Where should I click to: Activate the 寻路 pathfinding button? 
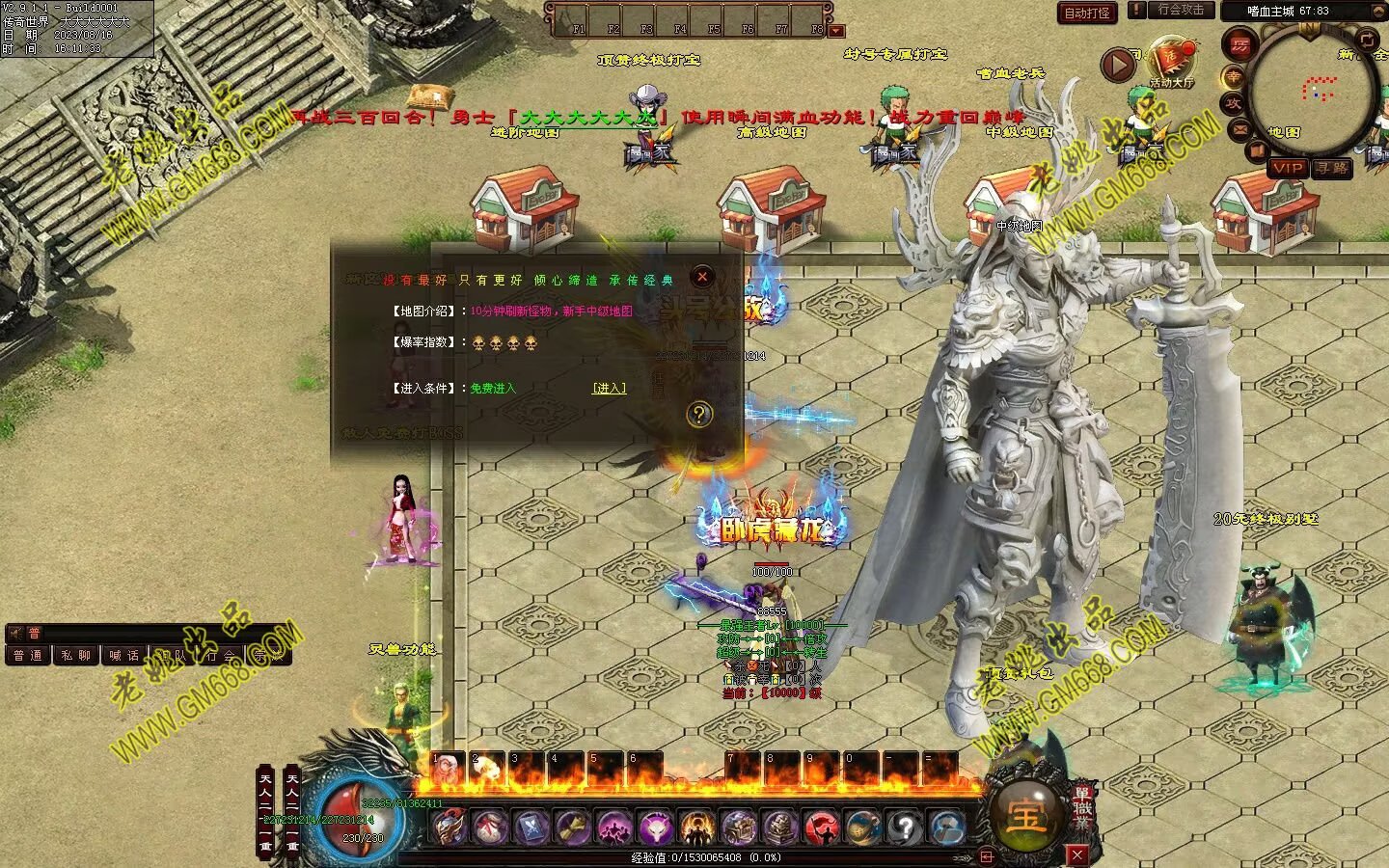click(x=1332, y=168)
